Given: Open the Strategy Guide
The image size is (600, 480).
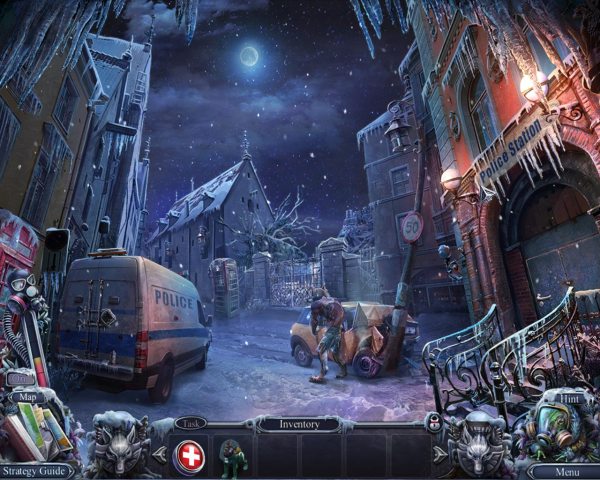Looking at the screenshot, I should pos(36,470).
